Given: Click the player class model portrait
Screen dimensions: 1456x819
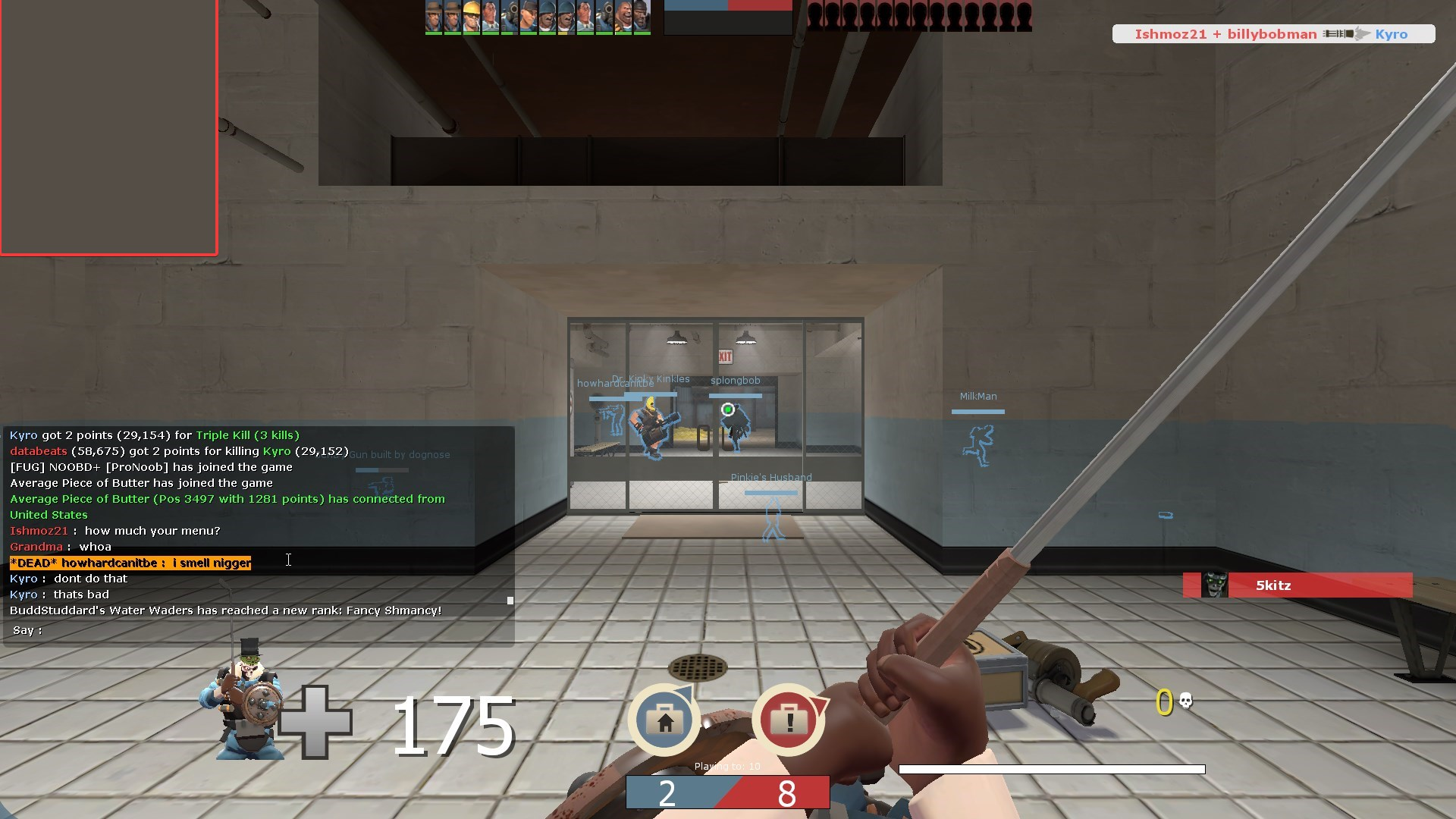Looking at the screenshot, I should click(x=241, y=701).
